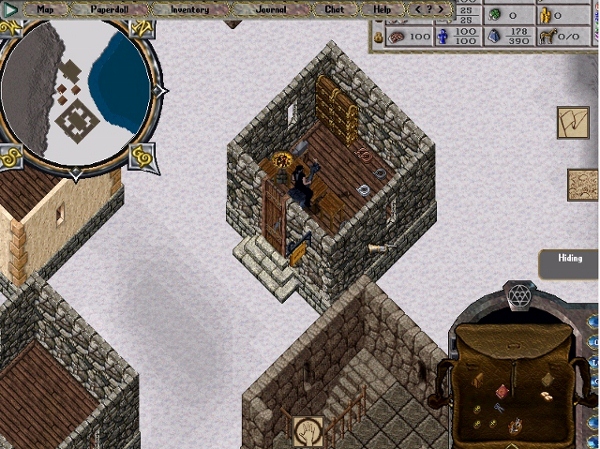Click the parchment map gump with drawn lines
The width and height of the screenshot is (600, 449).
573,124
